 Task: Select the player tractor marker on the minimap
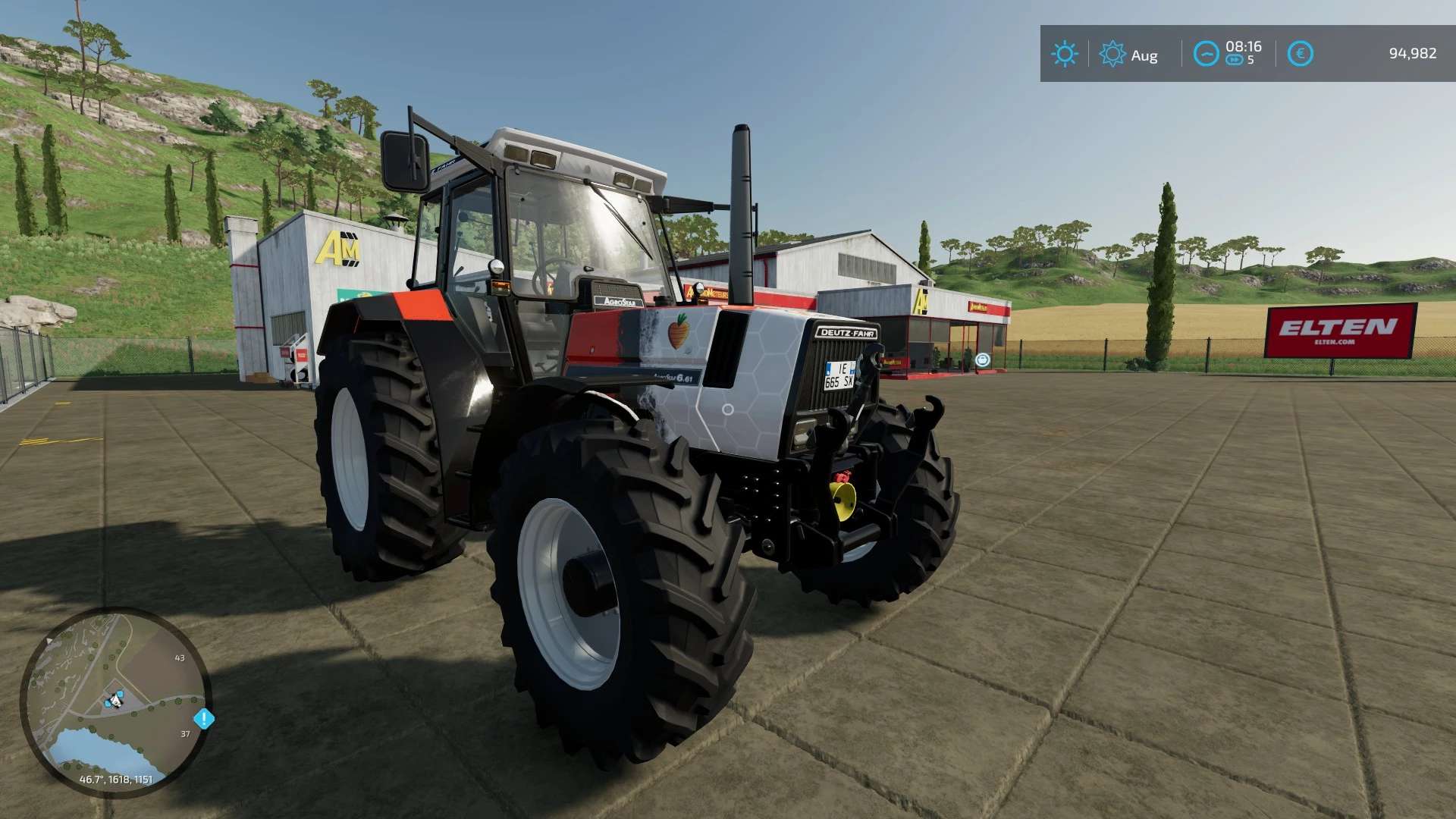point(115,701)
